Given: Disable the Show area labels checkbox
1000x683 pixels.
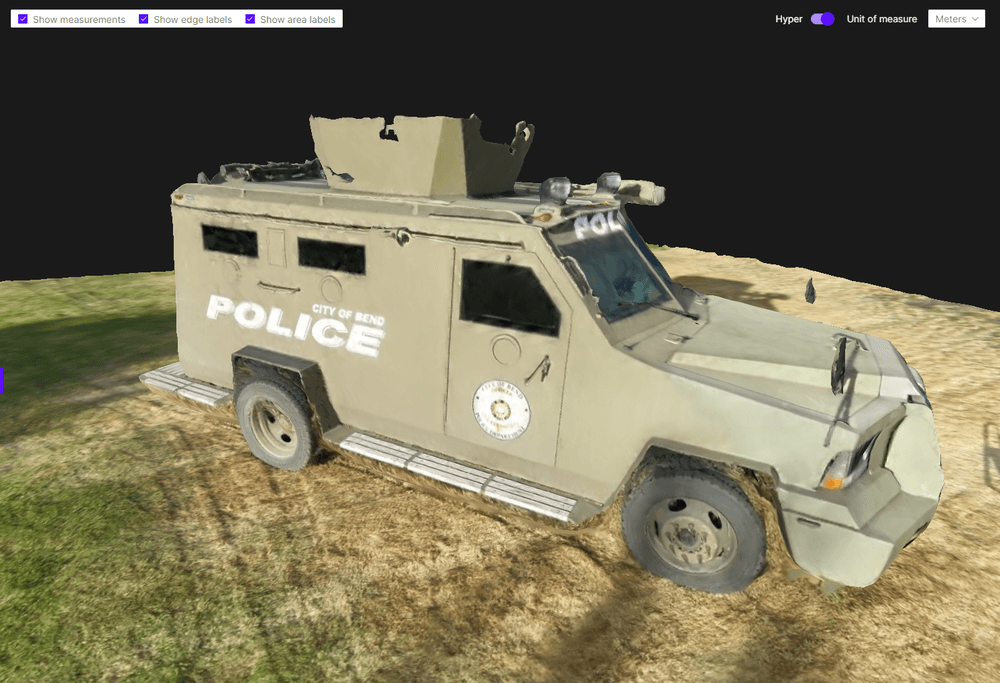Looking at the screenshot, I should 251,19.
